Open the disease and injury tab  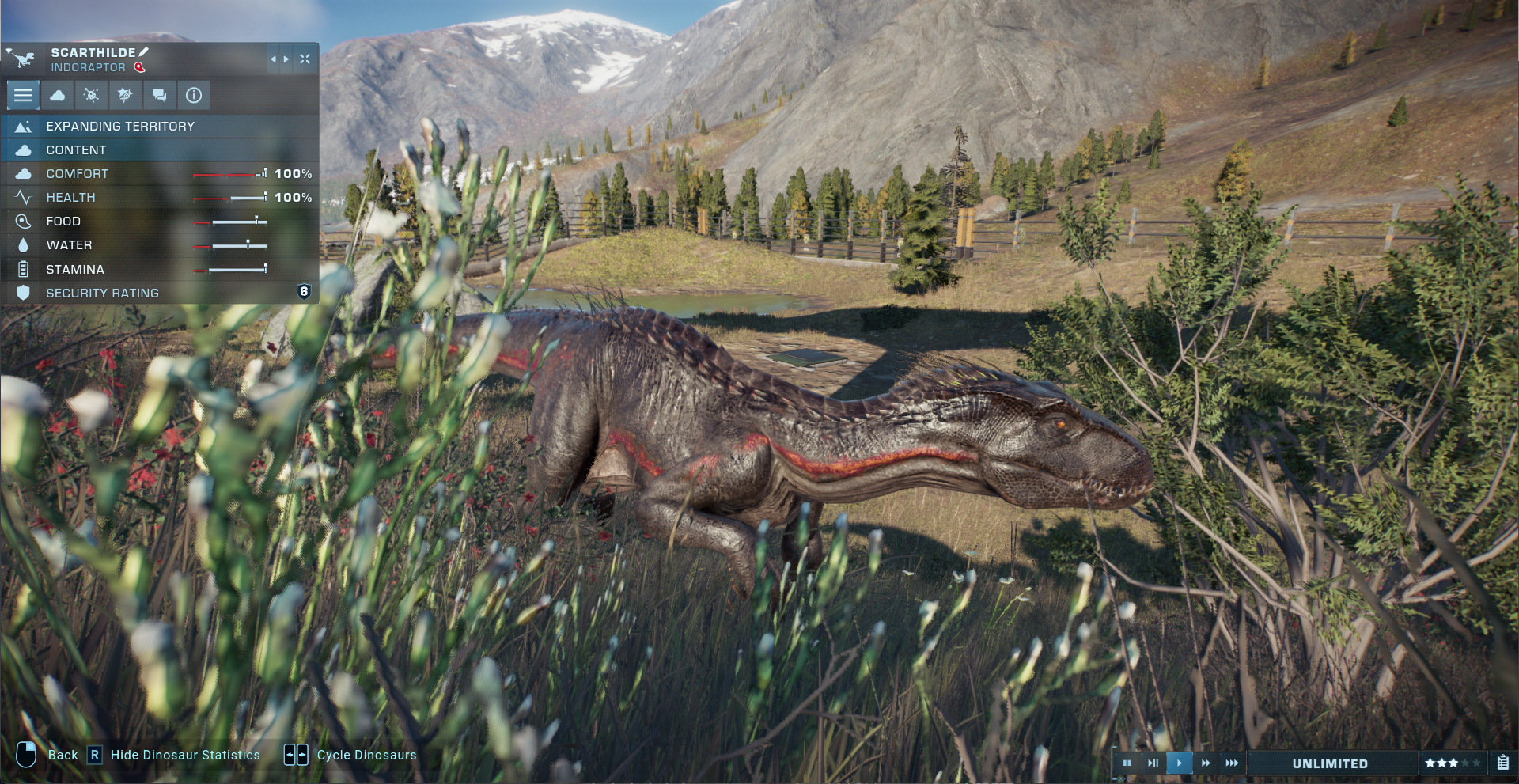(x=92, y=96)
